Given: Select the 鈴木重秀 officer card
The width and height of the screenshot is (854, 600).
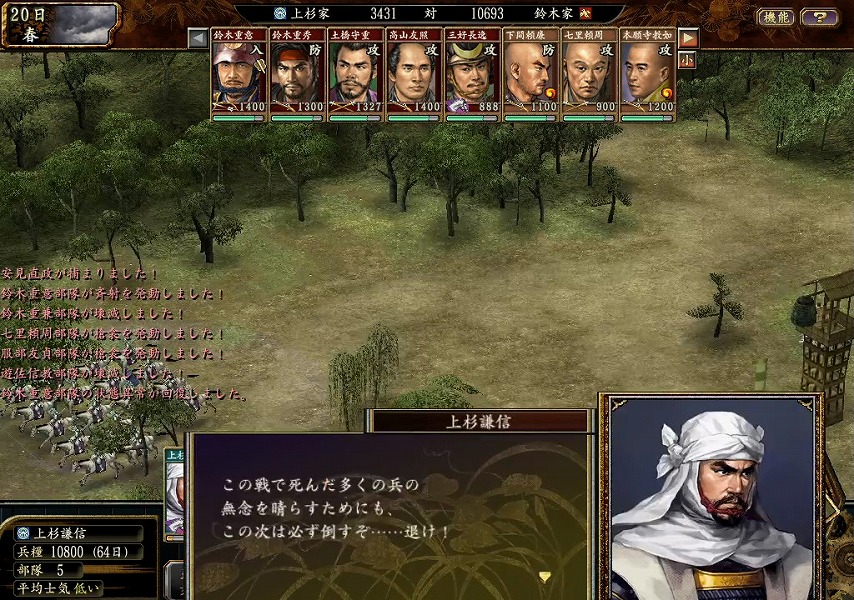Looking at the screenshot, I should (x=297, y=75).
